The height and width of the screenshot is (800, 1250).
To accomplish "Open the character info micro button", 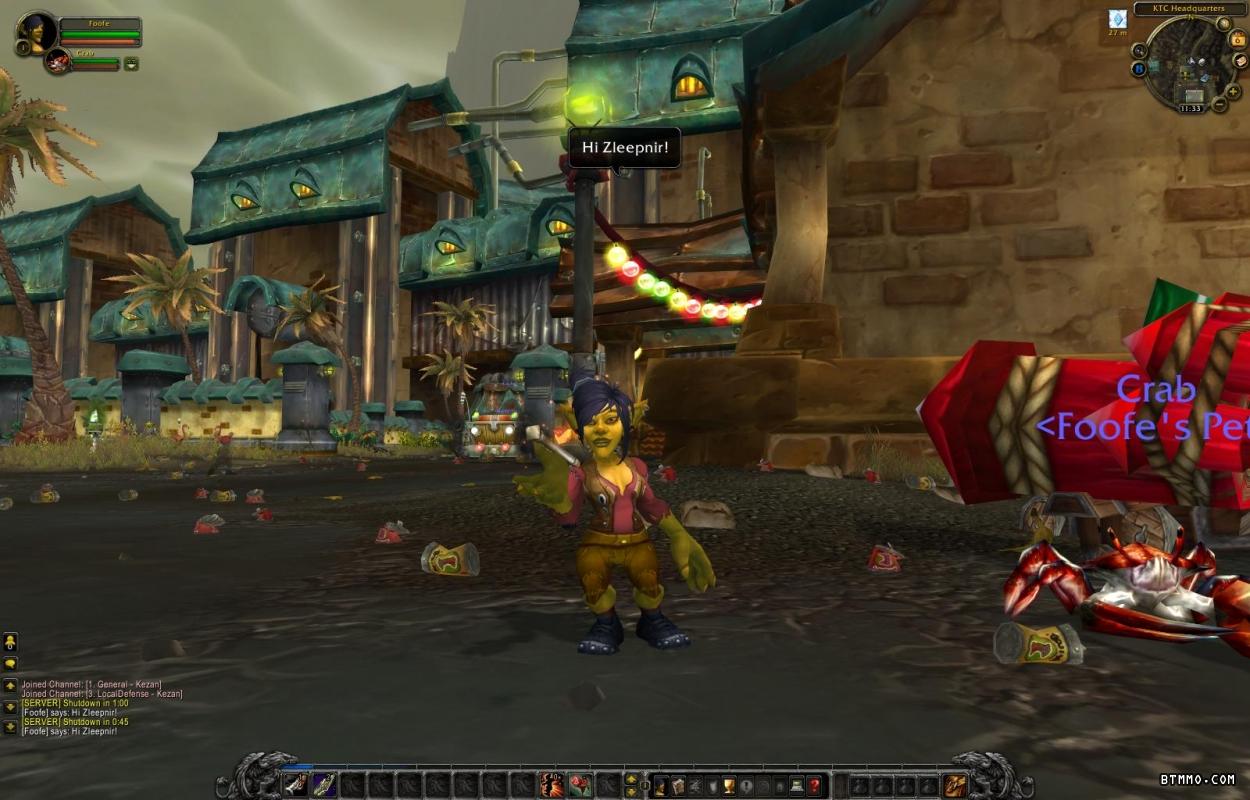I will click(x=661, y=785).
